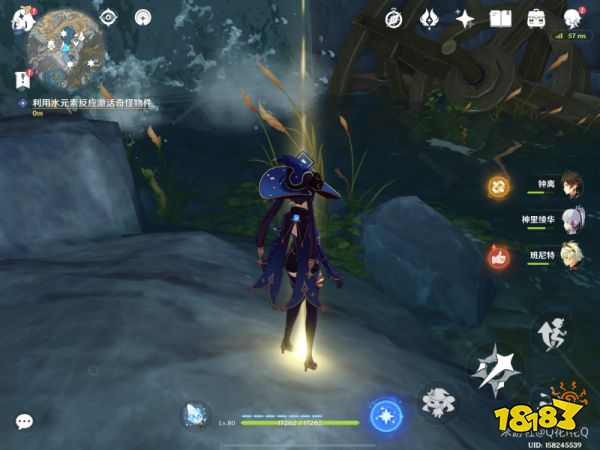Switch to party member 钟离
Screen dimensions: 600x450
[x=568, y=186]
